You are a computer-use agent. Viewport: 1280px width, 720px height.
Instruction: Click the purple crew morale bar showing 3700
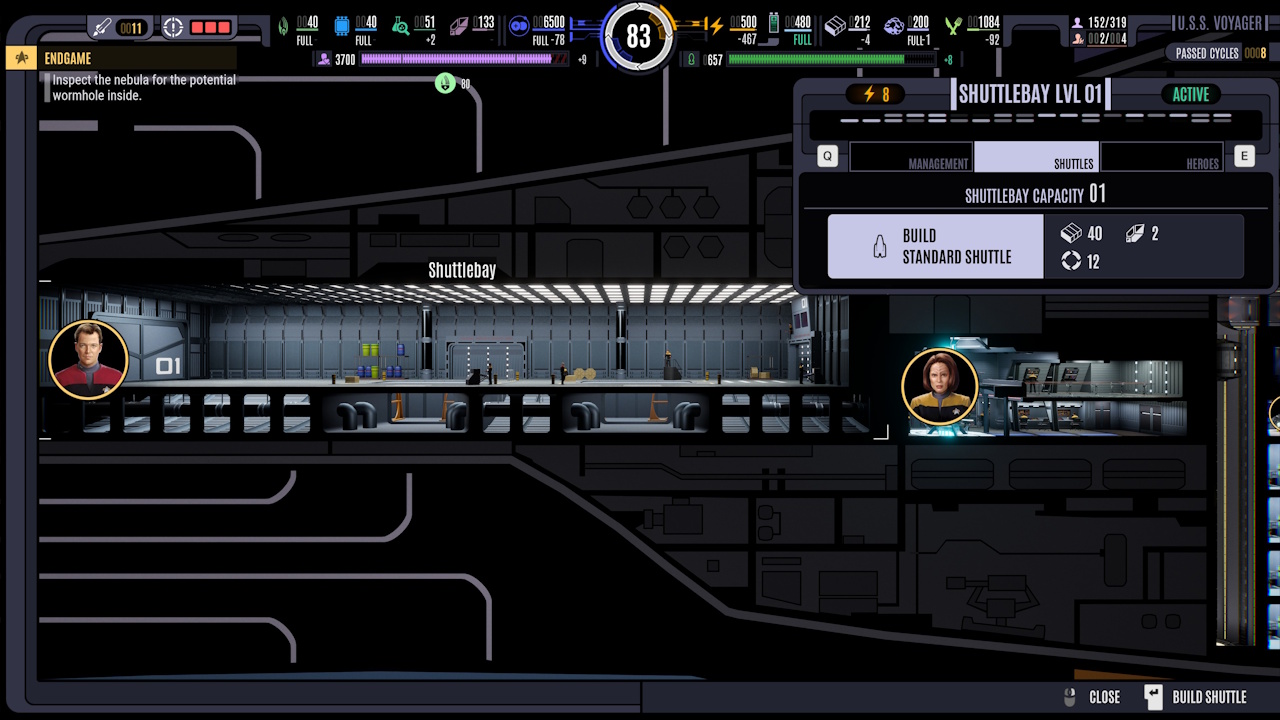(460, 60)
